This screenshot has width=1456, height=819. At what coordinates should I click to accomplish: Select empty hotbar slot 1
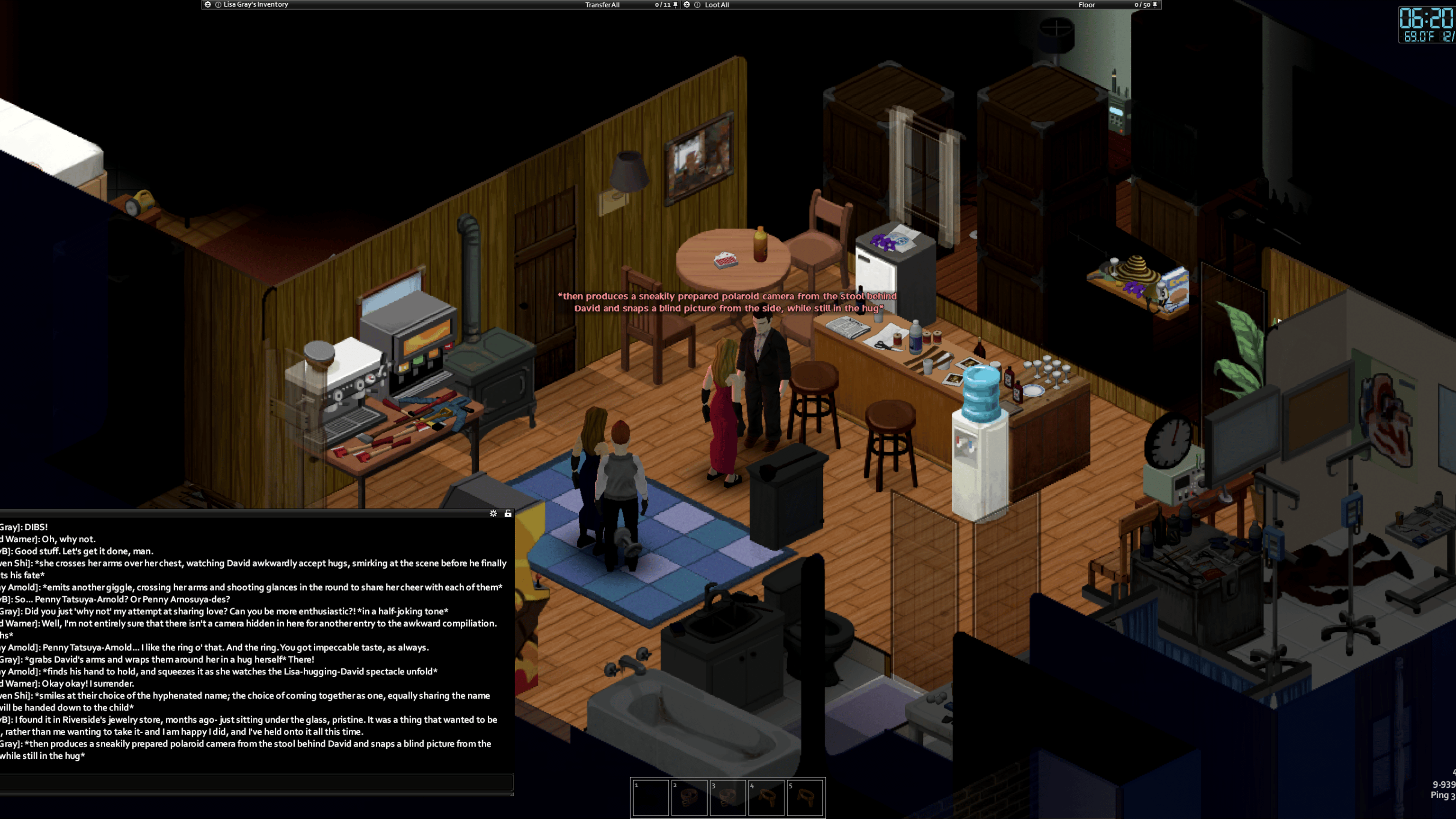(x=651, y=798)
